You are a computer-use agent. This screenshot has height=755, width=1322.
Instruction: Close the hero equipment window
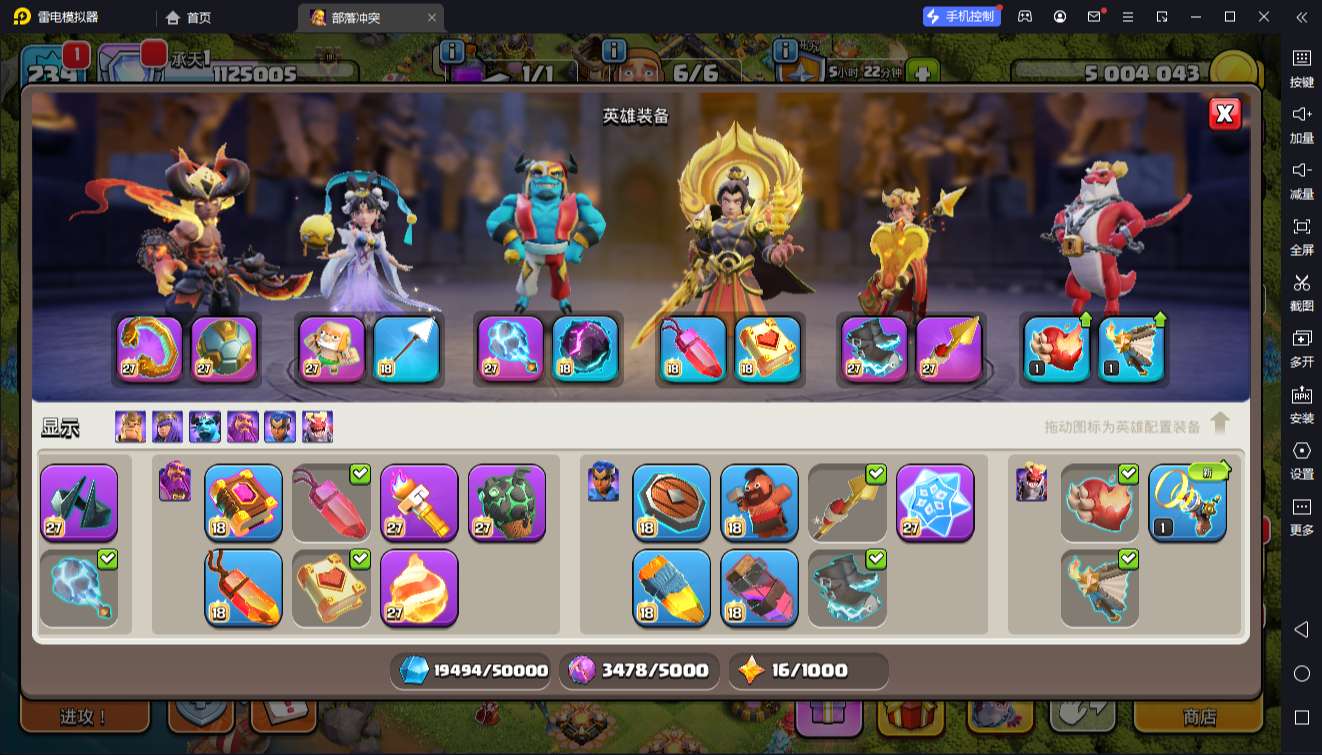[1224, 114]
